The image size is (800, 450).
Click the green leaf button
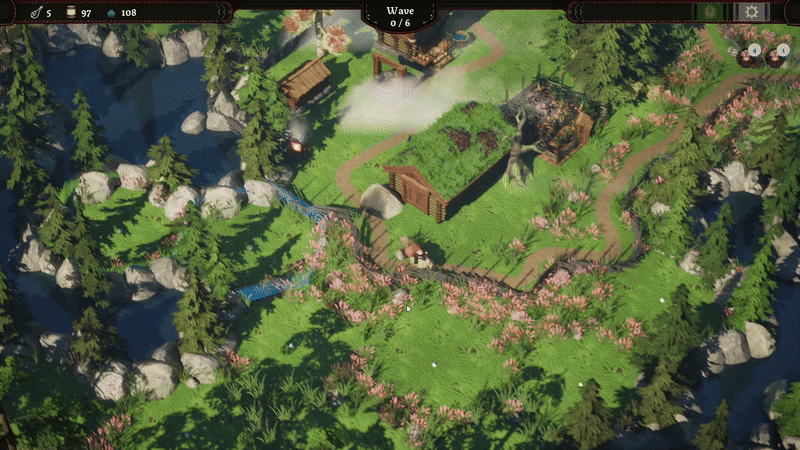[710, 12]
